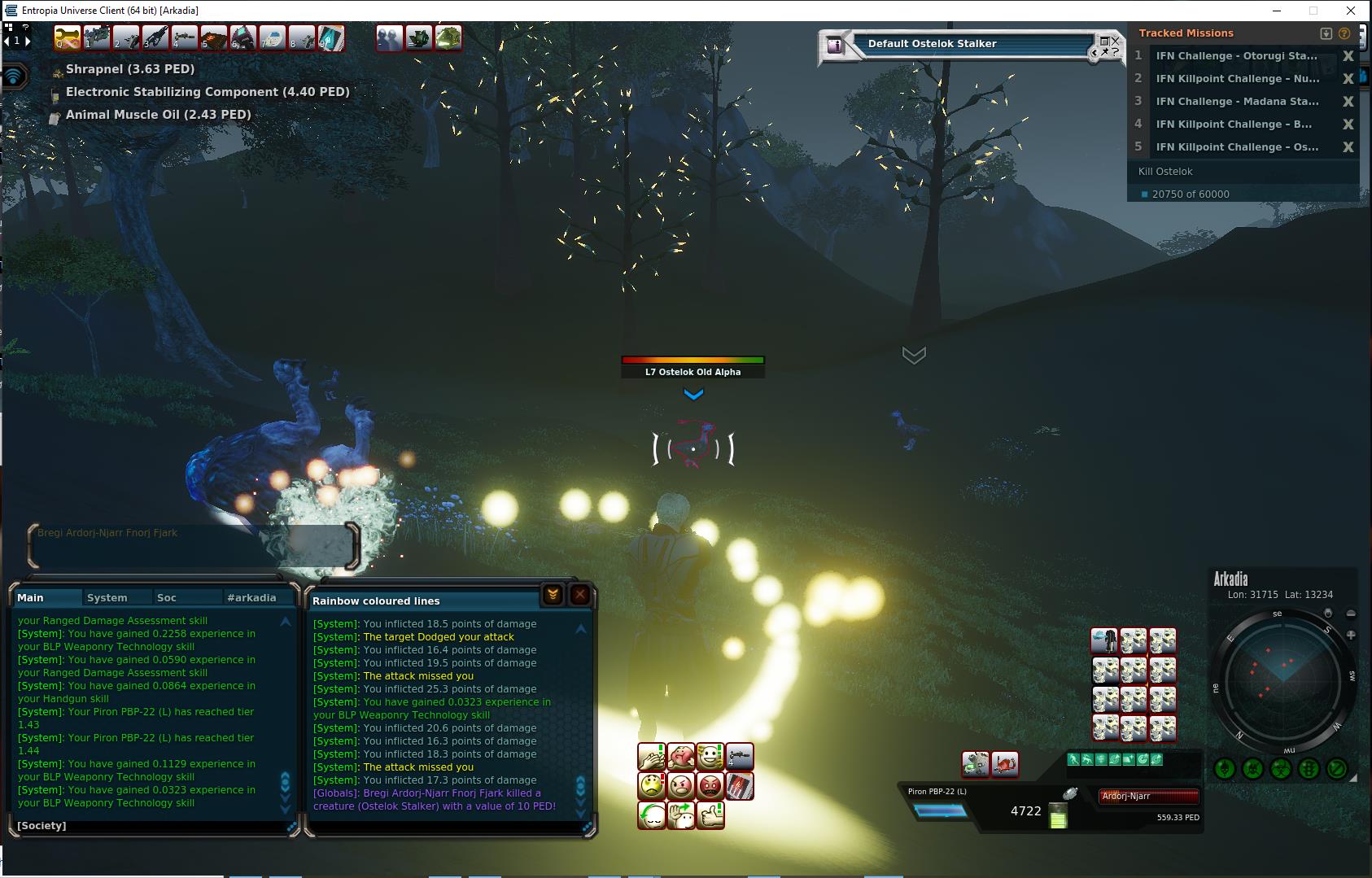Open the Soc chat tab
The width and height of the screenshot is (1372, 878).
coord(167,597)
